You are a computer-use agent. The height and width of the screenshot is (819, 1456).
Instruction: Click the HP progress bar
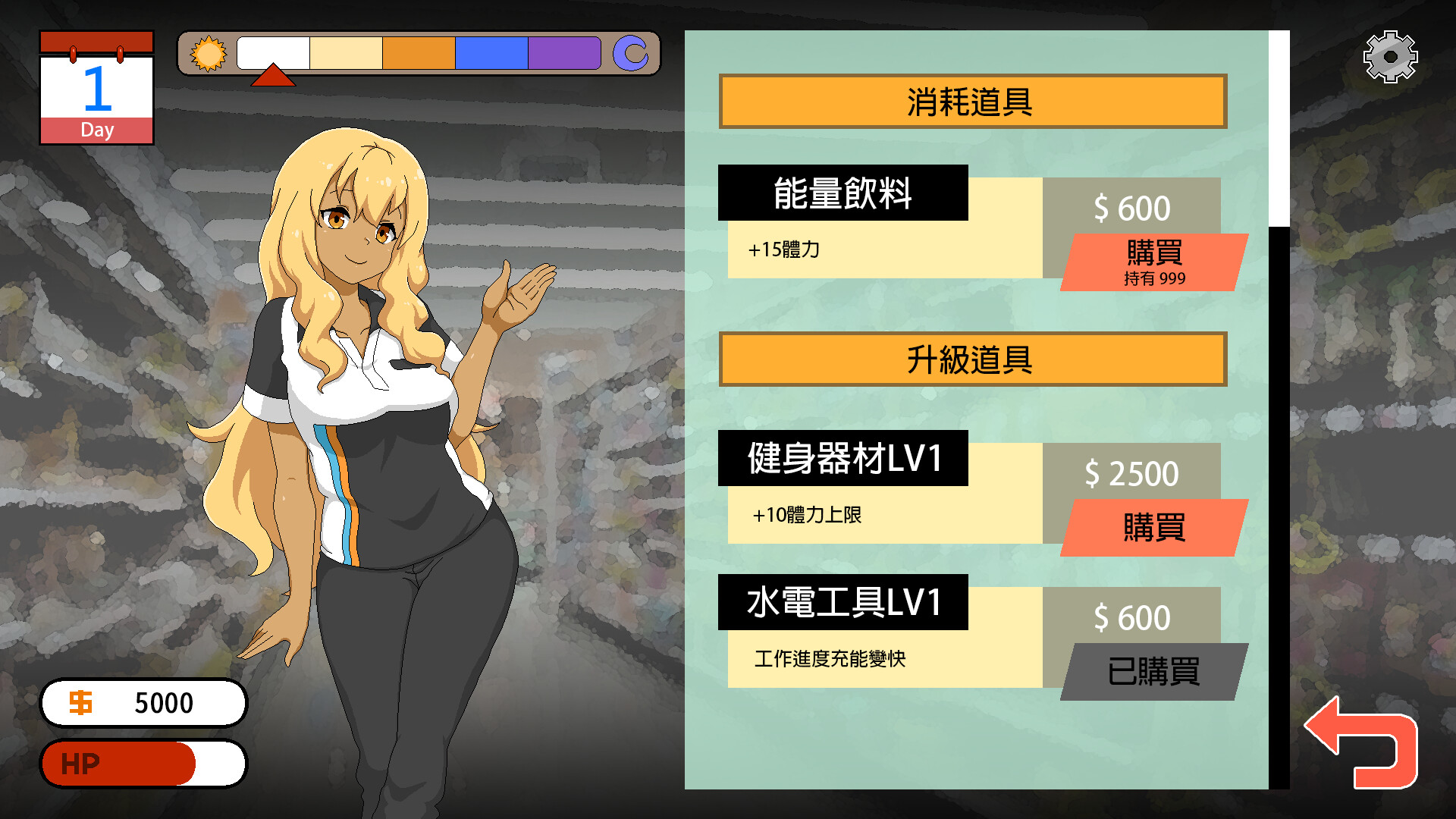coord(143,763)
